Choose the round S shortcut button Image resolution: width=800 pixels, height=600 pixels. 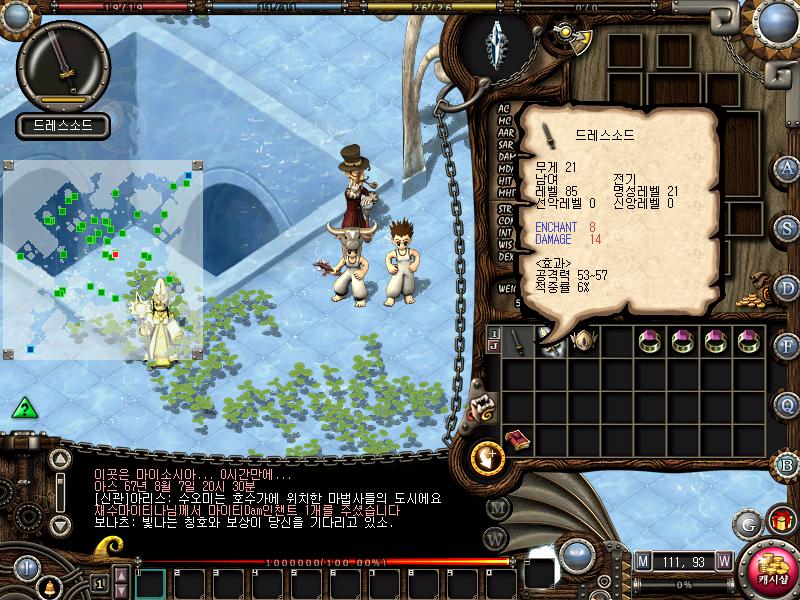(x=787, y=226)
